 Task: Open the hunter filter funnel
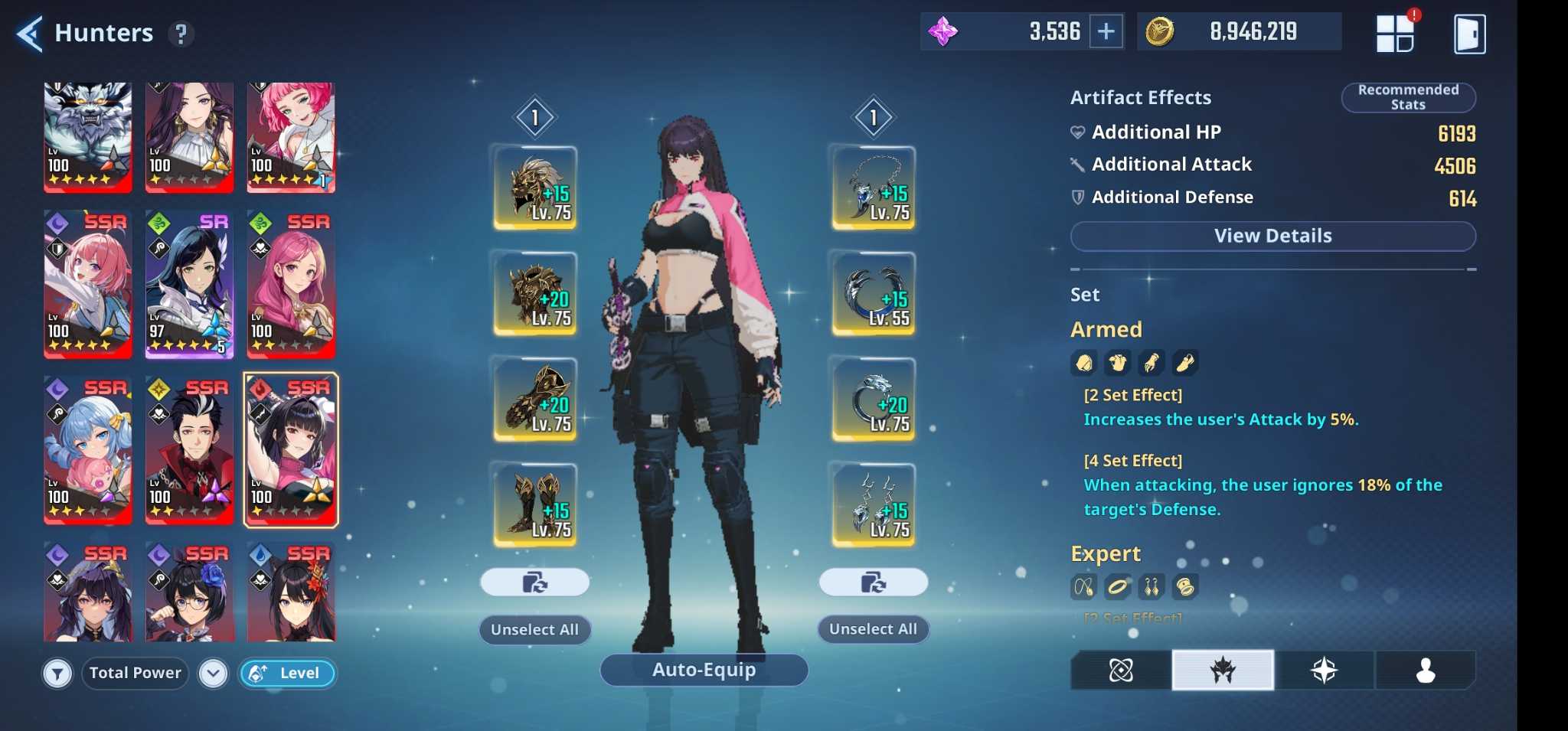pyautogui.click(x=57, y=674)
